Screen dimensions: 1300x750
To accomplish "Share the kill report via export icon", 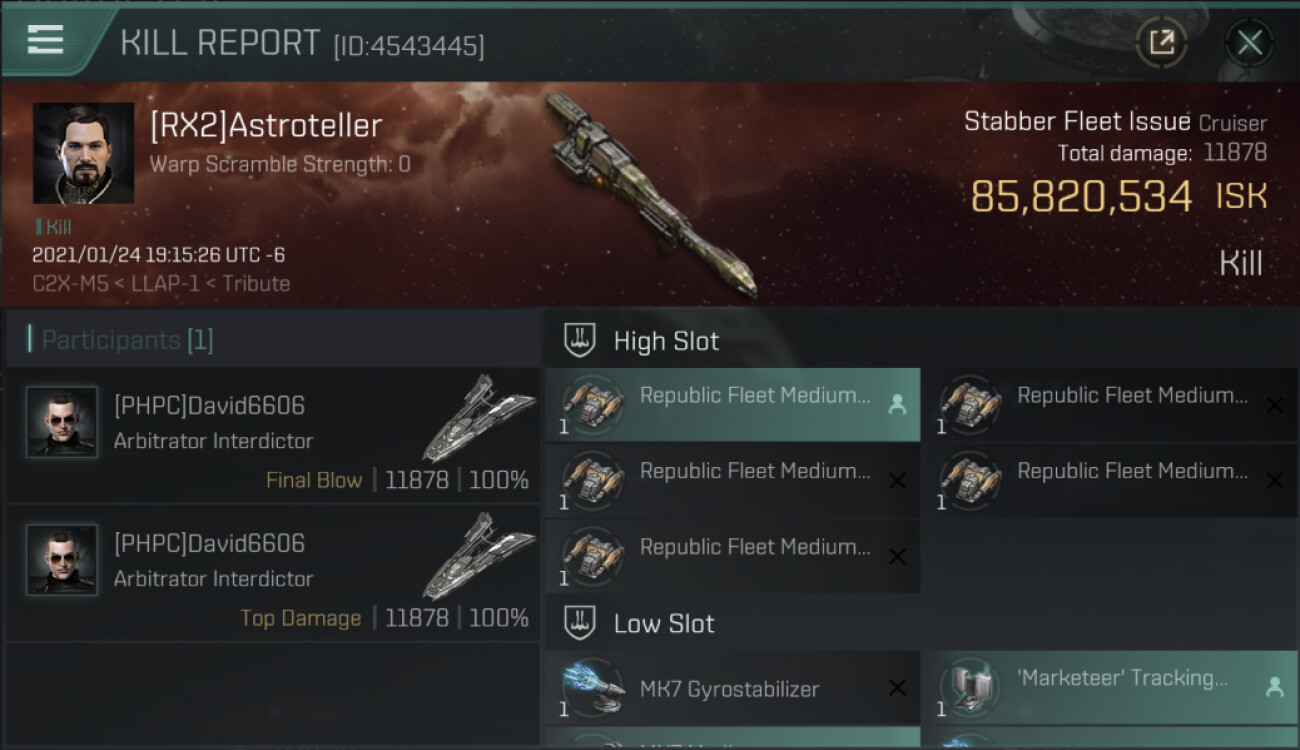I will (x=1161, y=42).
